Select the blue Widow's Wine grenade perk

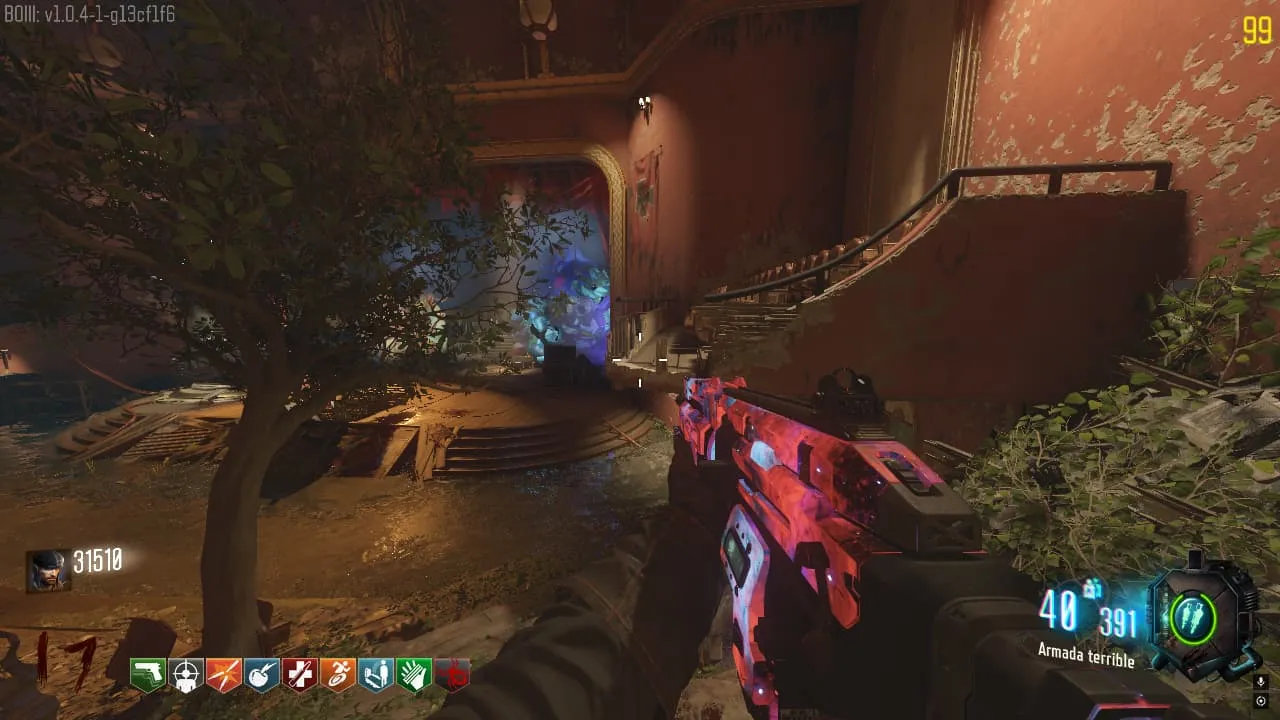(x=262, y=676)
